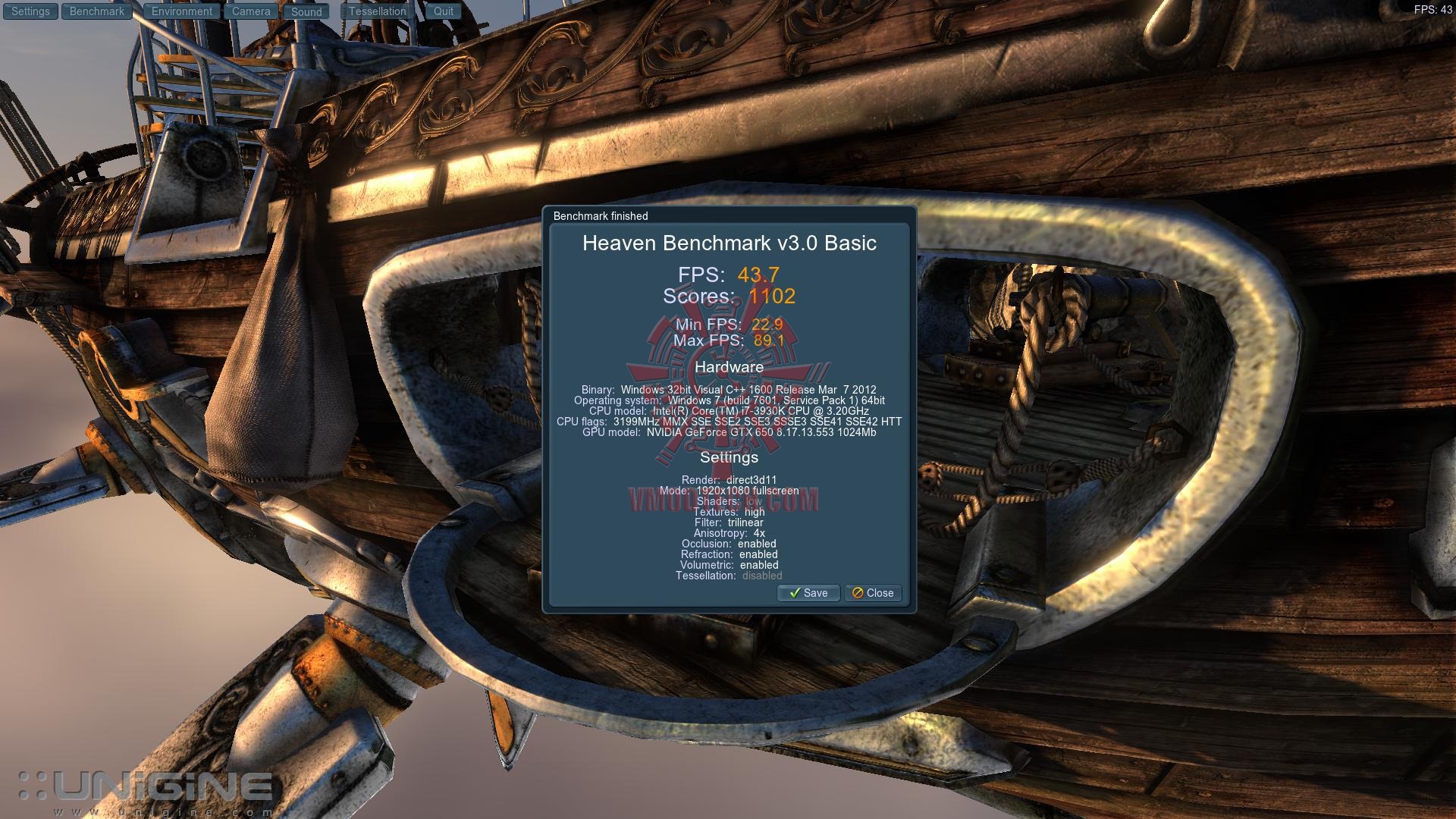This screenshot has width=1456, height=819.
Task: Start the Benchmark run
Action: pos(97,11)
